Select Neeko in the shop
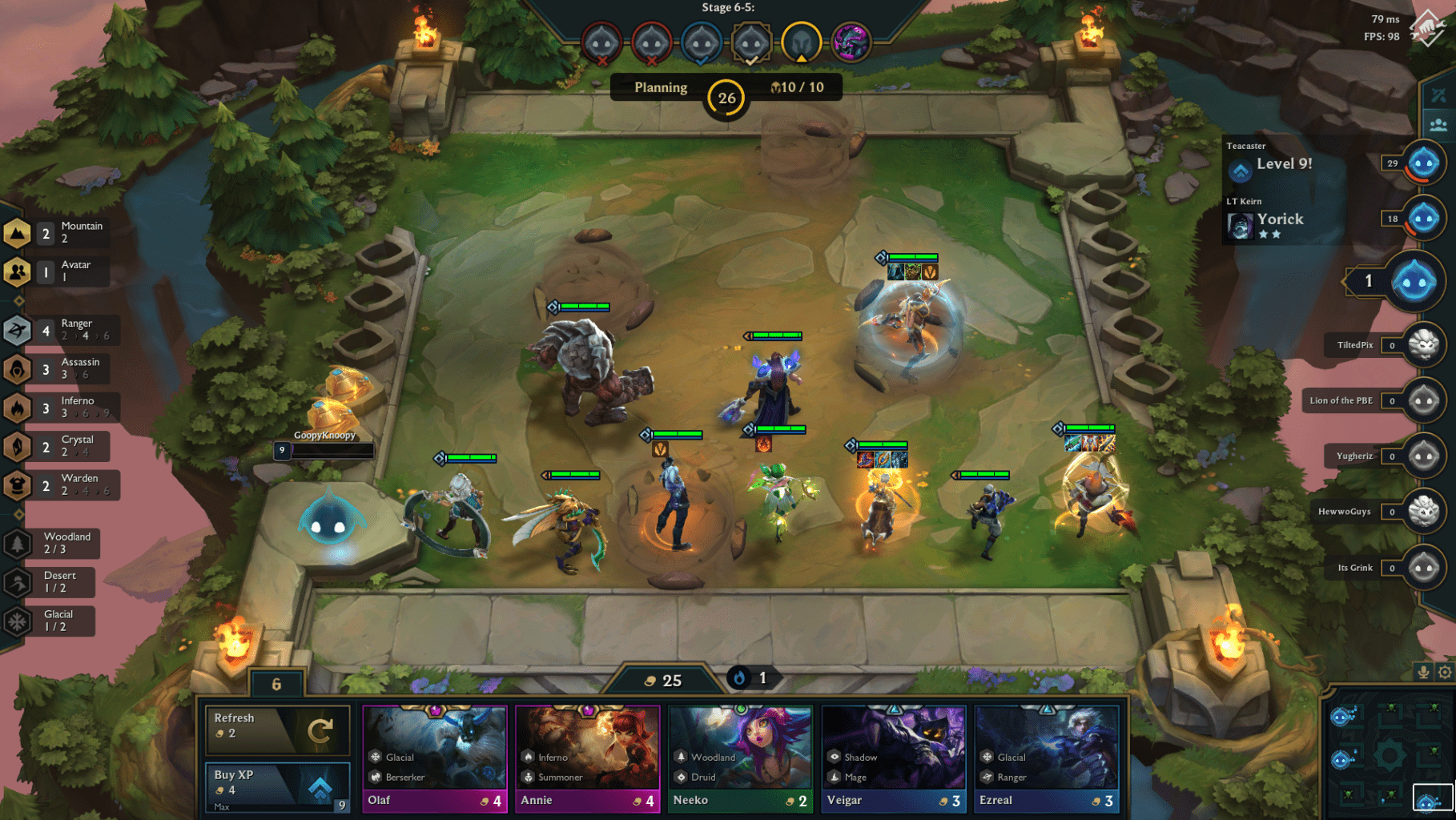The image size is (1456, 820). click(741, 758)
